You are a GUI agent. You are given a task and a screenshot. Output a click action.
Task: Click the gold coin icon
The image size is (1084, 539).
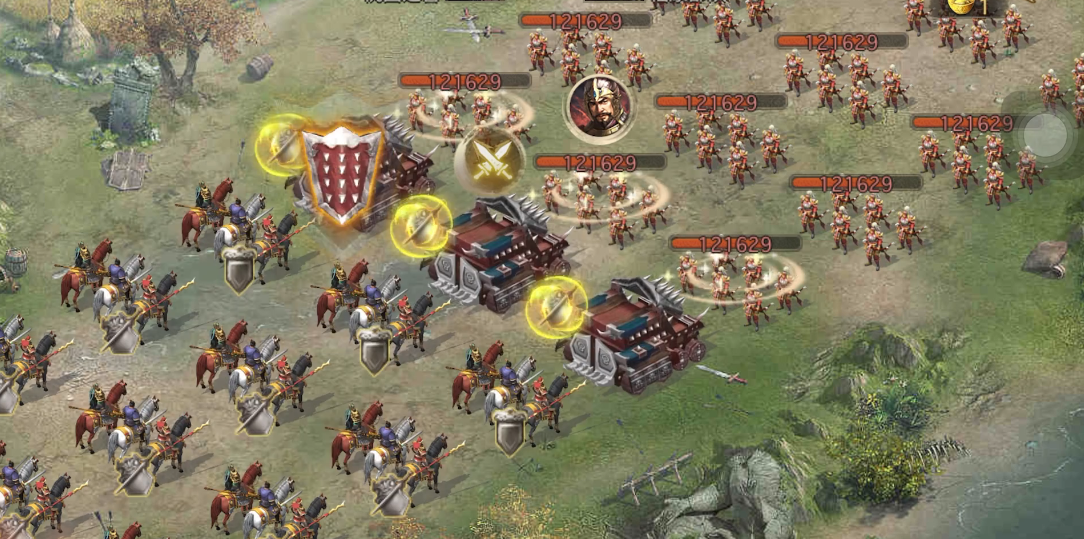(962, 5)
